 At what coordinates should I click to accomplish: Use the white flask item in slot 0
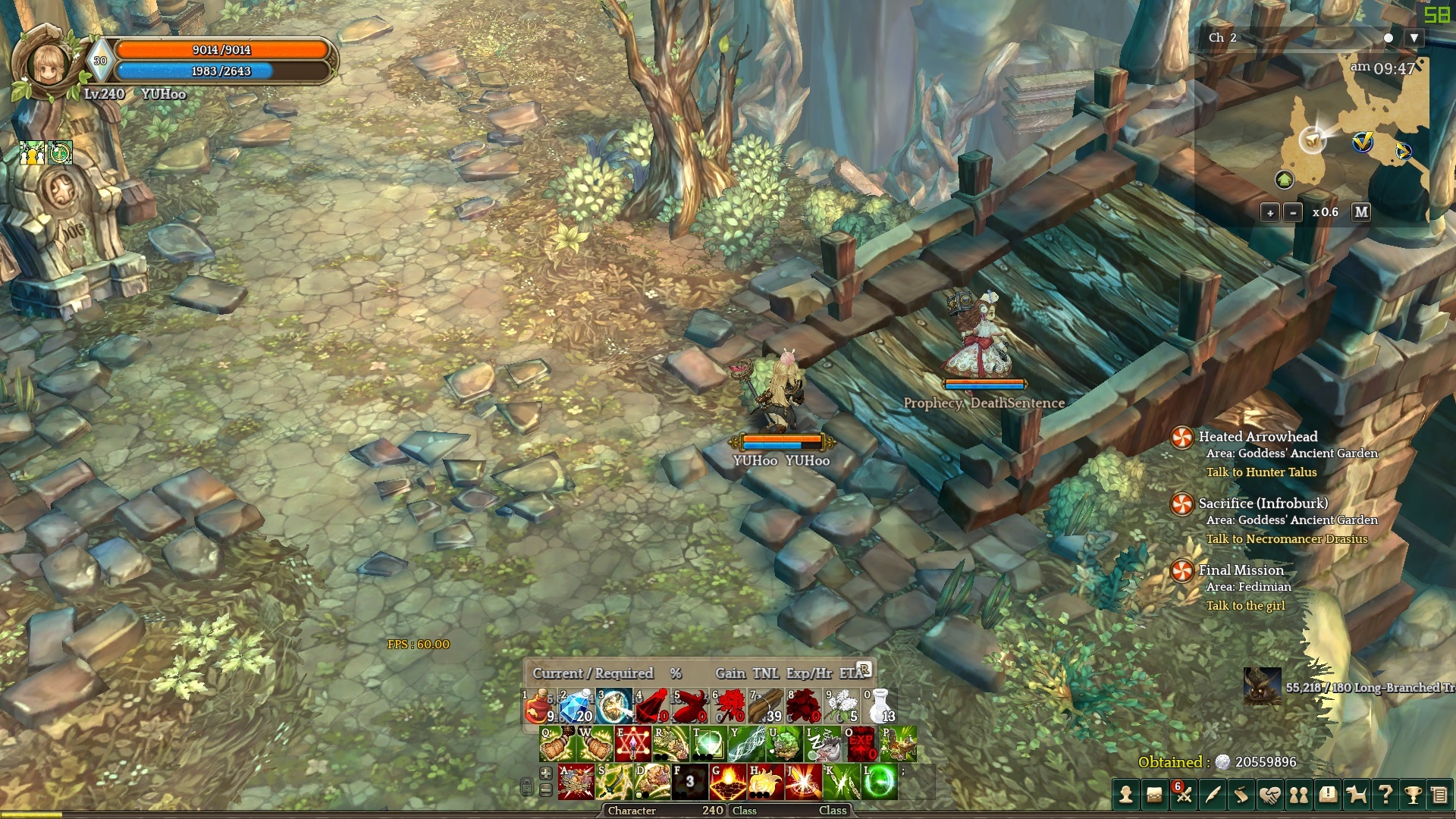click(x=880, y=706)
